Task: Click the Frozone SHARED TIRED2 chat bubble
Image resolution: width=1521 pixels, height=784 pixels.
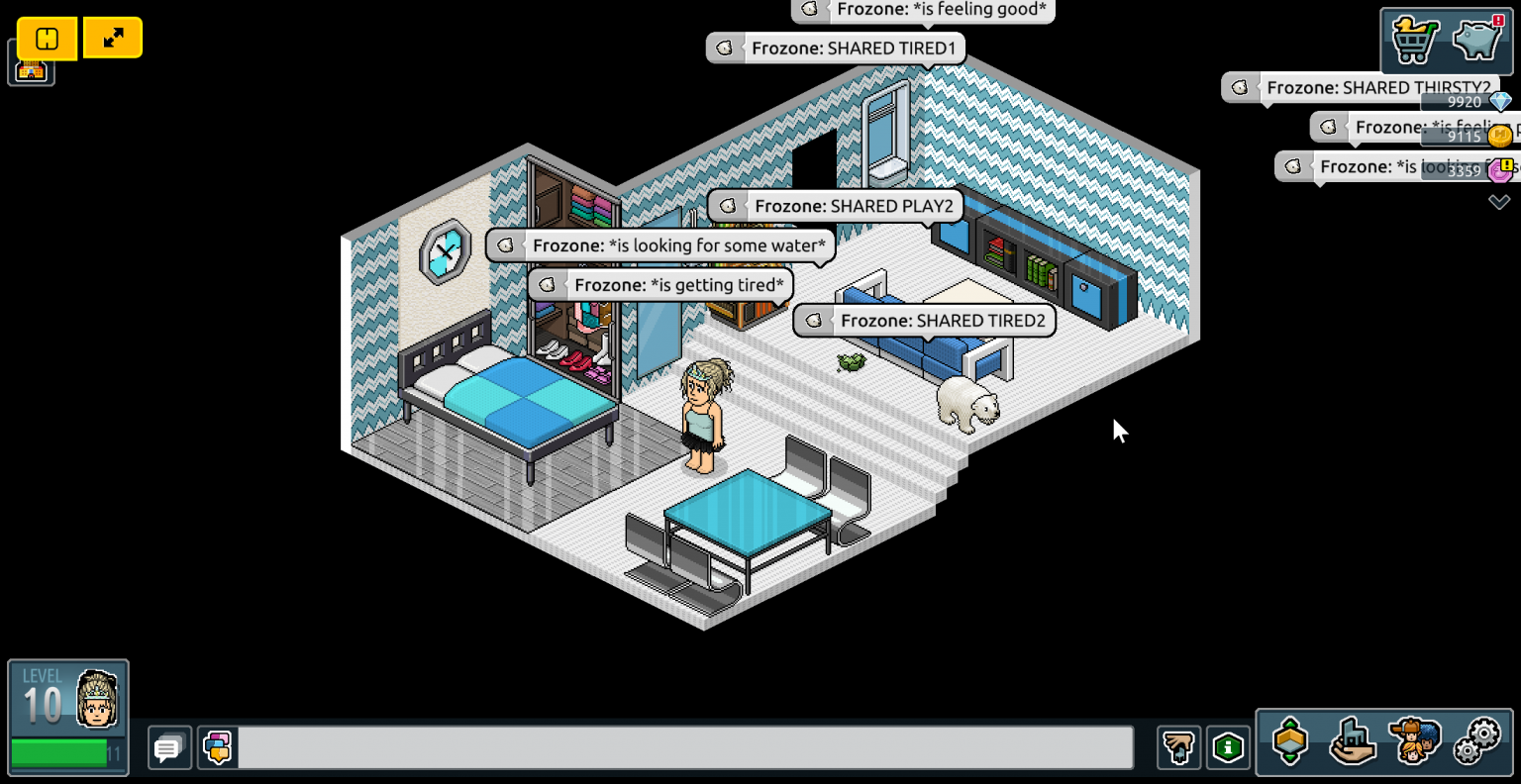Action: tap(923, 320)
